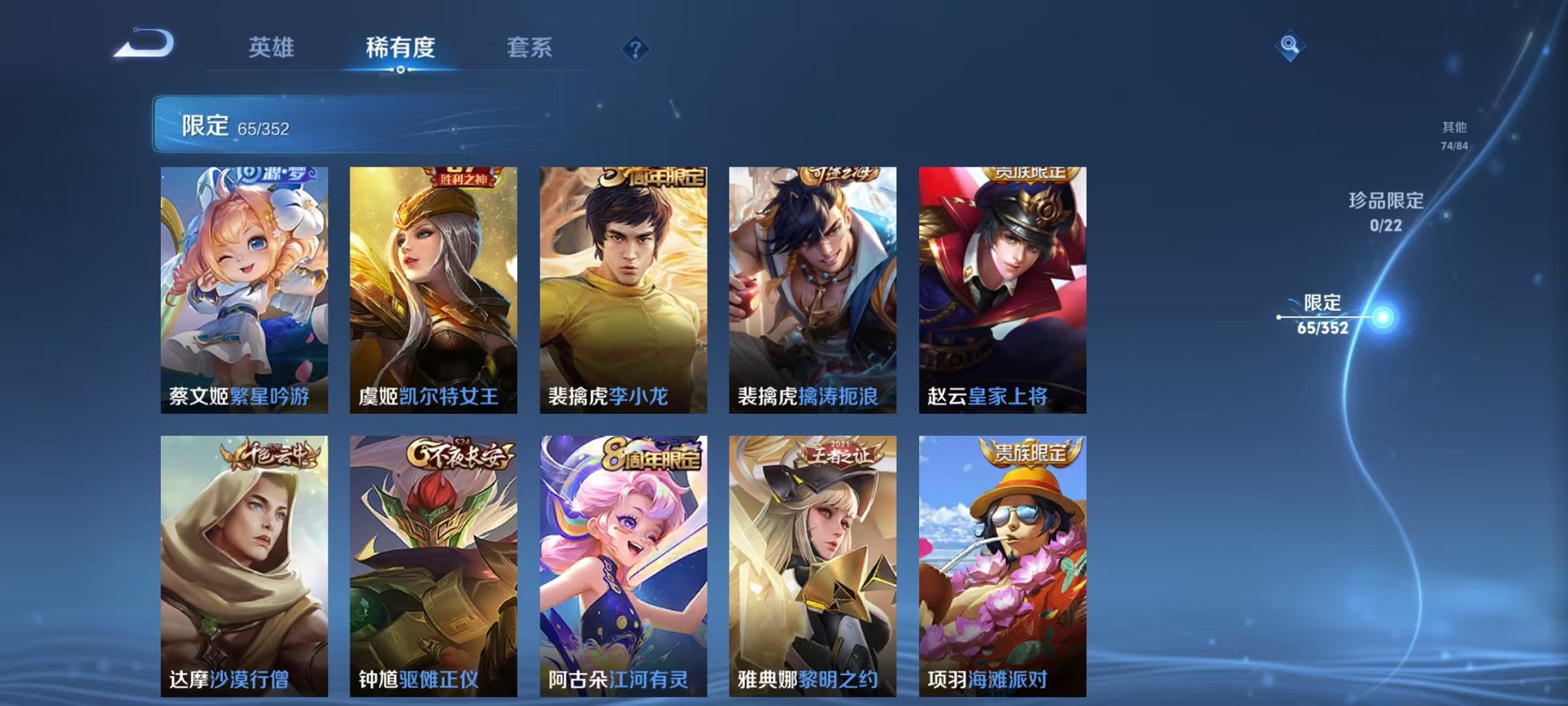The image size is (1568, 706).
Task: Open the help question mark icon
Action: coord(633,49)
